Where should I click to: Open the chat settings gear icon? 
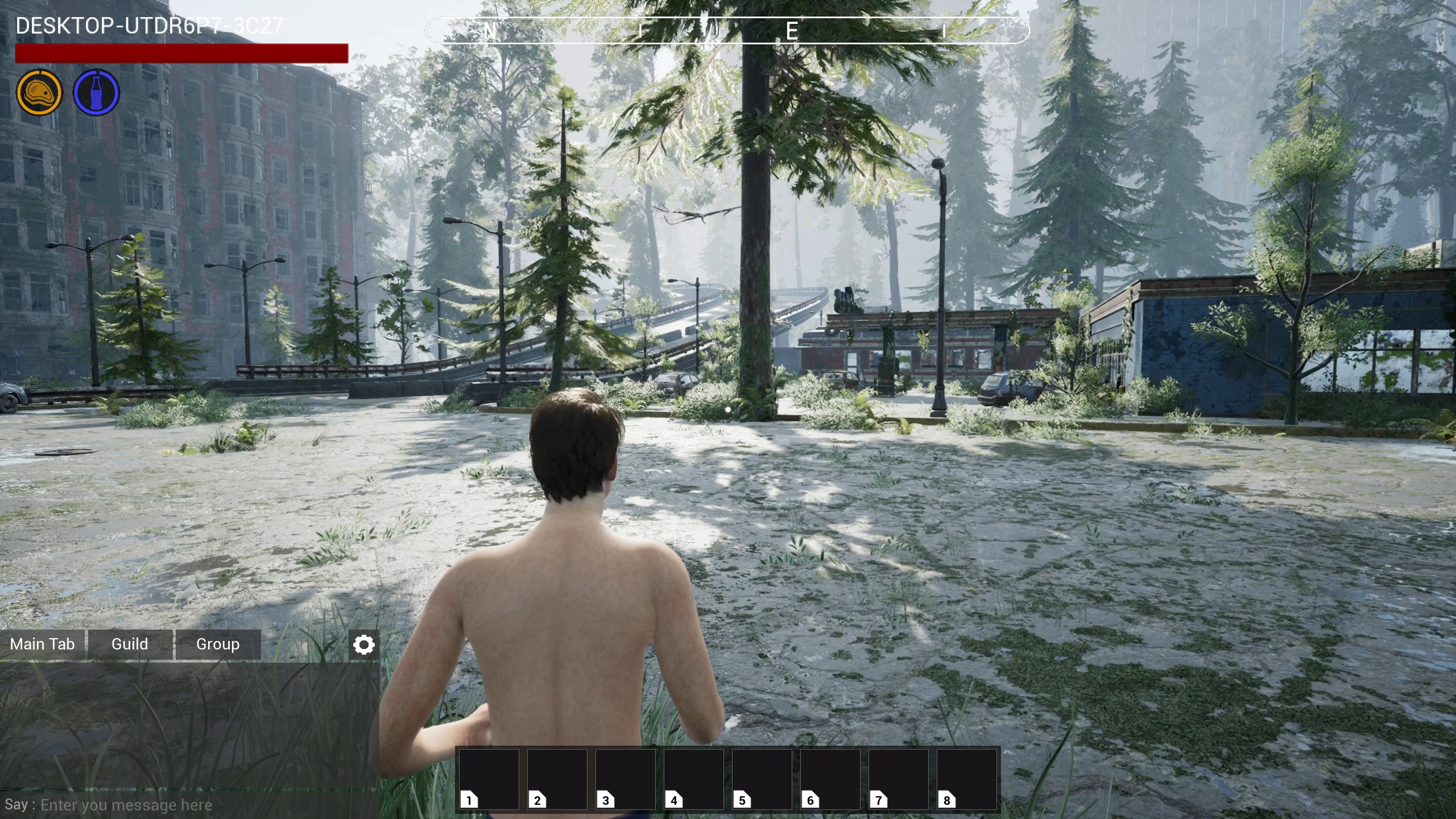(x=363, y=644)
